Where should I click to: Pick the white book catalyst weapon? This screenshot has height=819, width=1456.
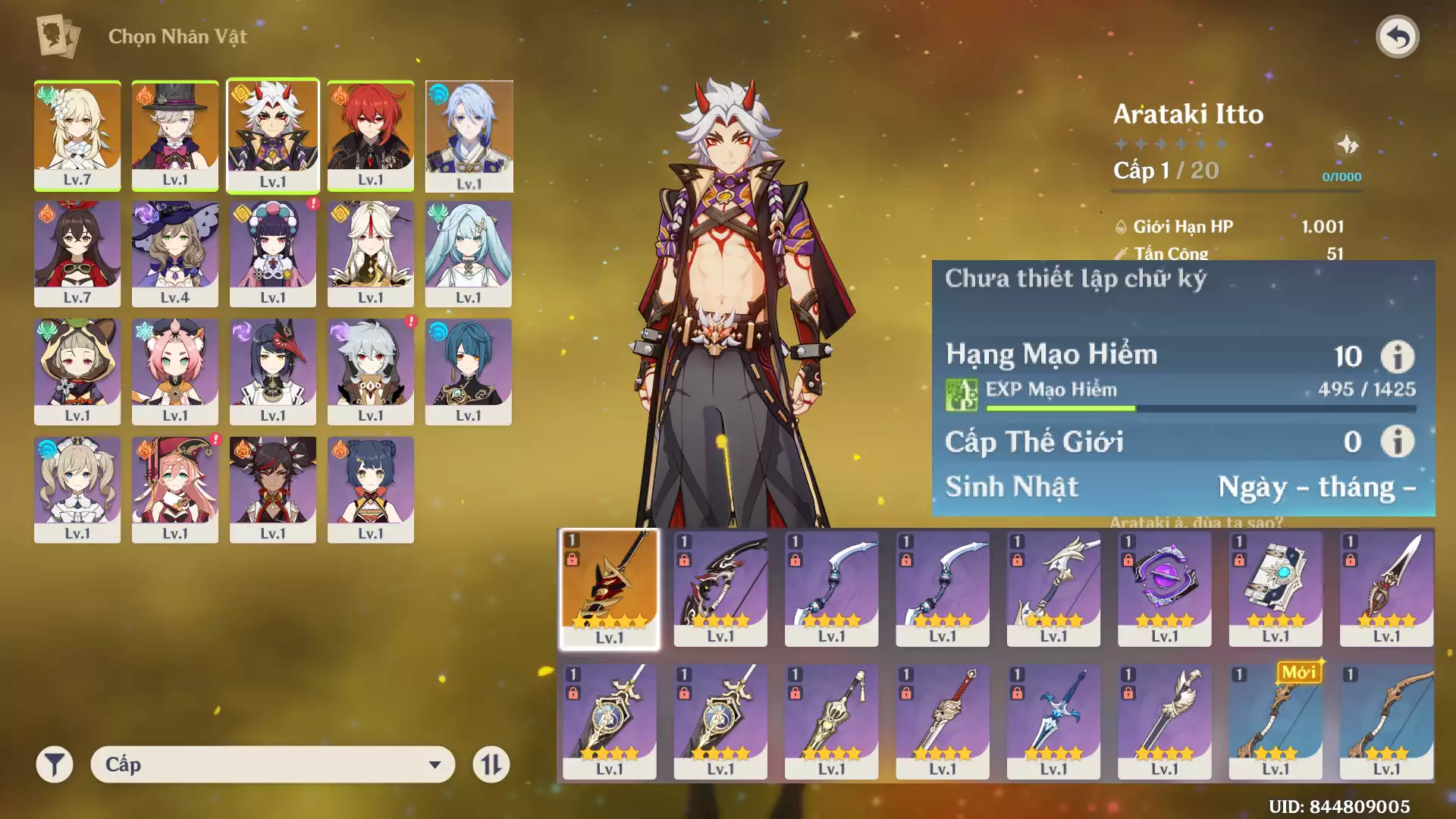[1276, 588]
